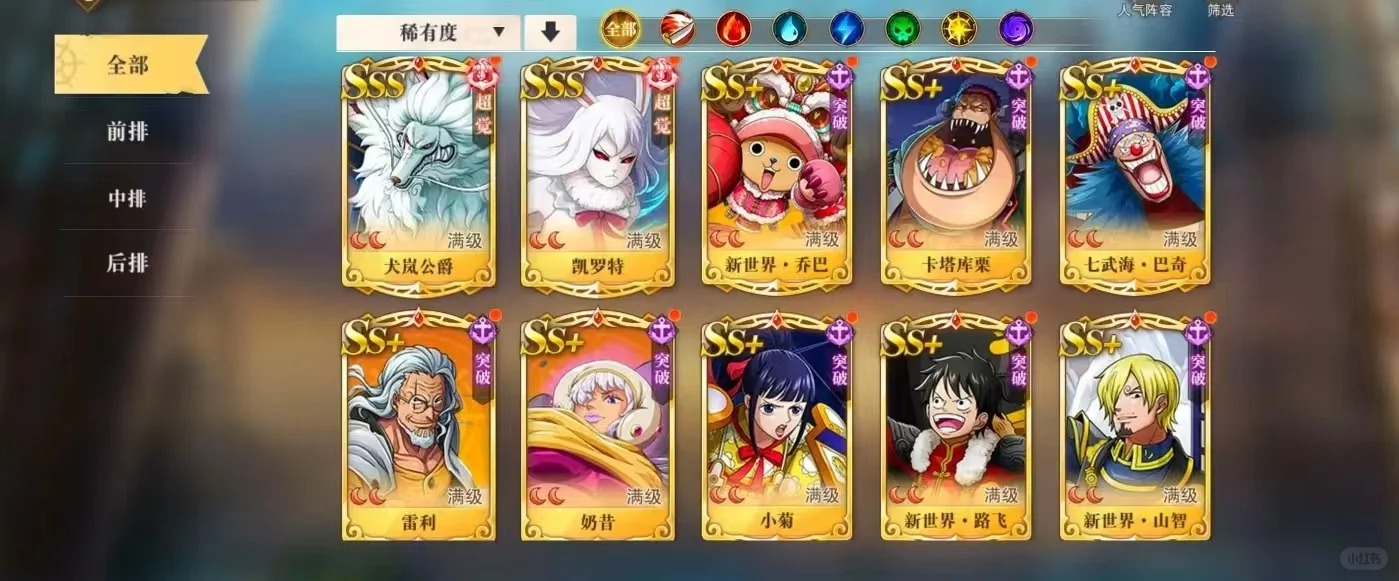Select the 犬岚公爵 character card
Viewport: 1399px width, 581px height.
pos(420,175)
